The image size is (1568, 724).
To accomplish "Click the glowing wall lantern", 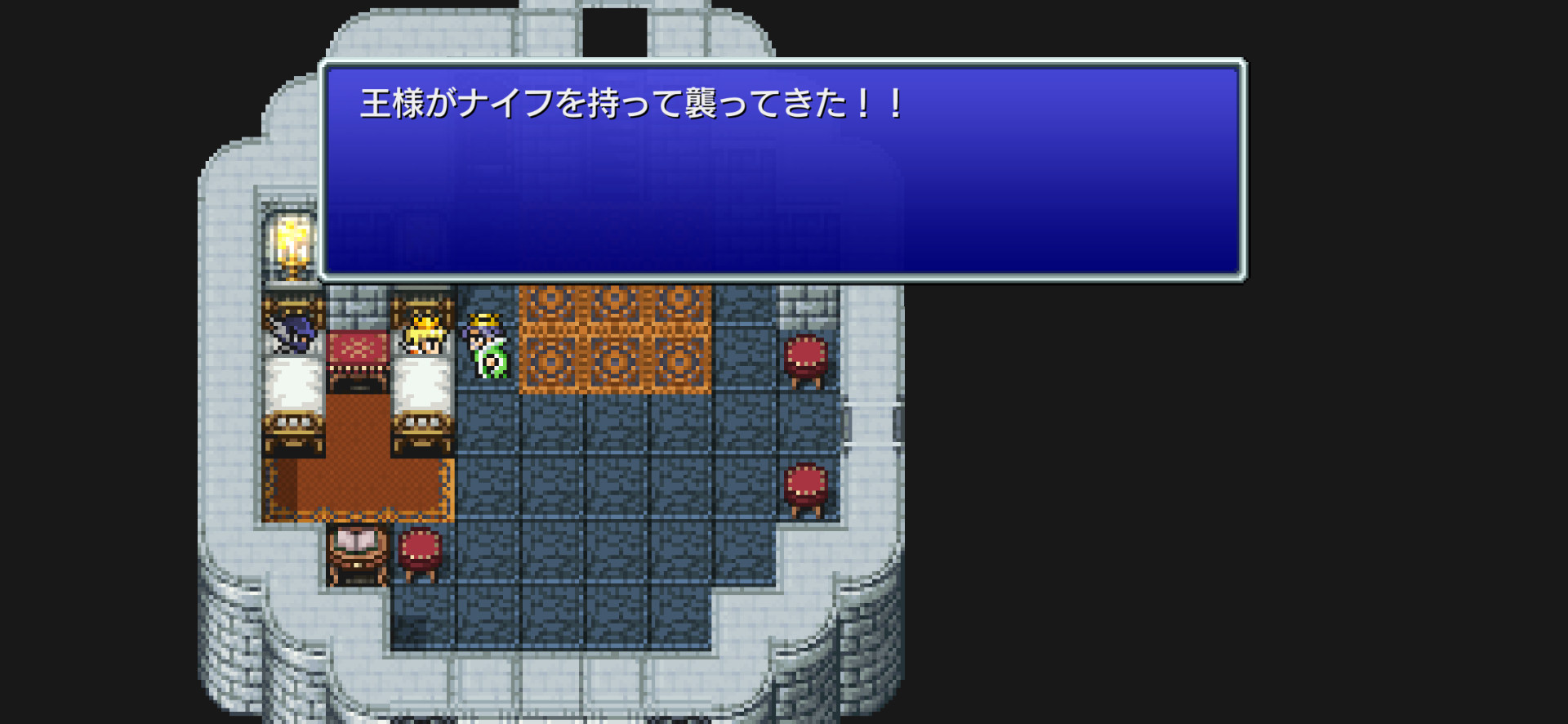I will pos(292,241).
